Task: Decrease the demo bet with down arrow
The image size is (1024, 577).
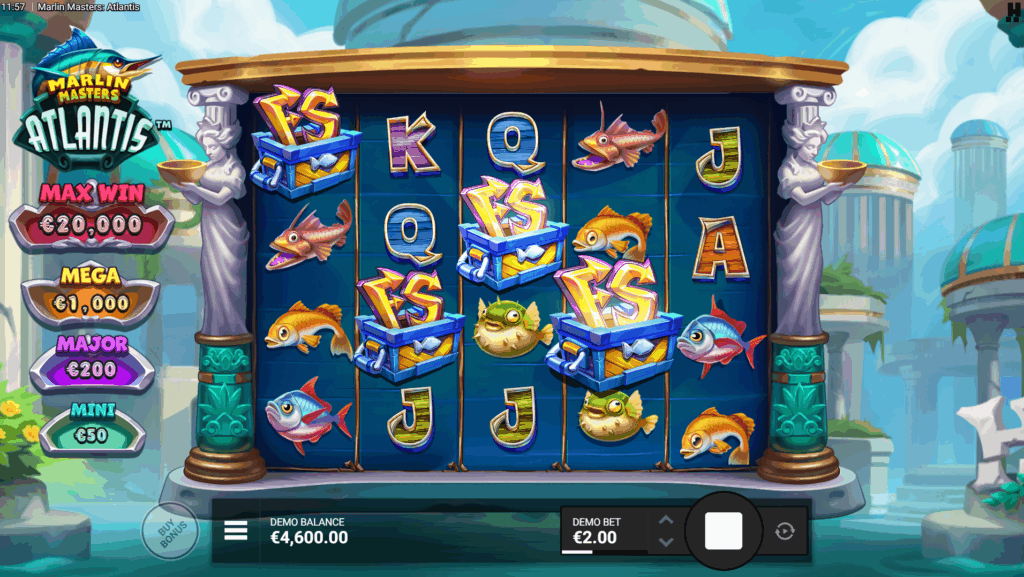Action: (666, 542)
